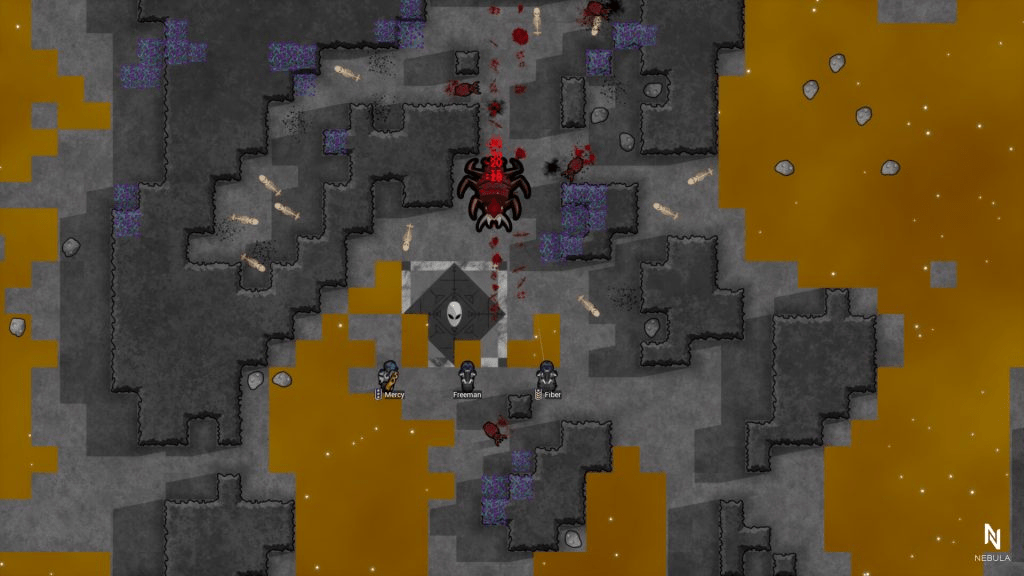Select the colonist labeled Fiber
The width and height of the screenshot is (1024, 576).
tap(546, 376)
